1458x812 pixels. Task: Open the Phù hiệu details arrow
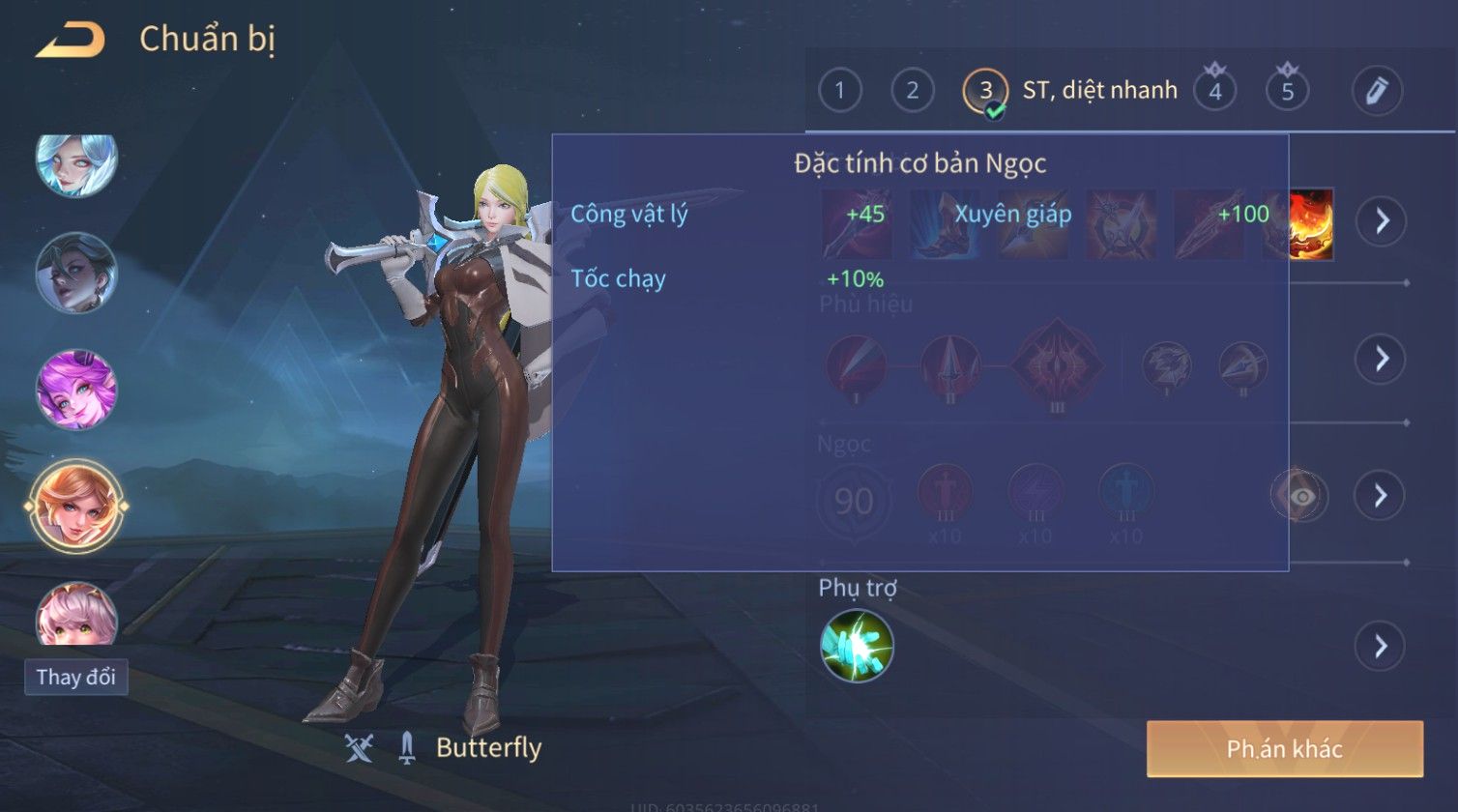pyautogui.click(x=1381, y=359)
